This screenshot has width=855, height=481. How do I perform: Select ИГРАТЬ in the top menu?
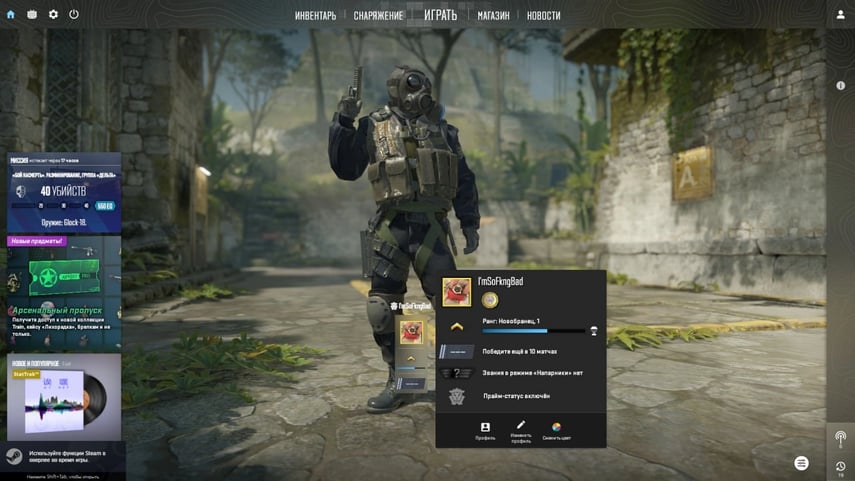pyautogui.click(x=440, y=15)
